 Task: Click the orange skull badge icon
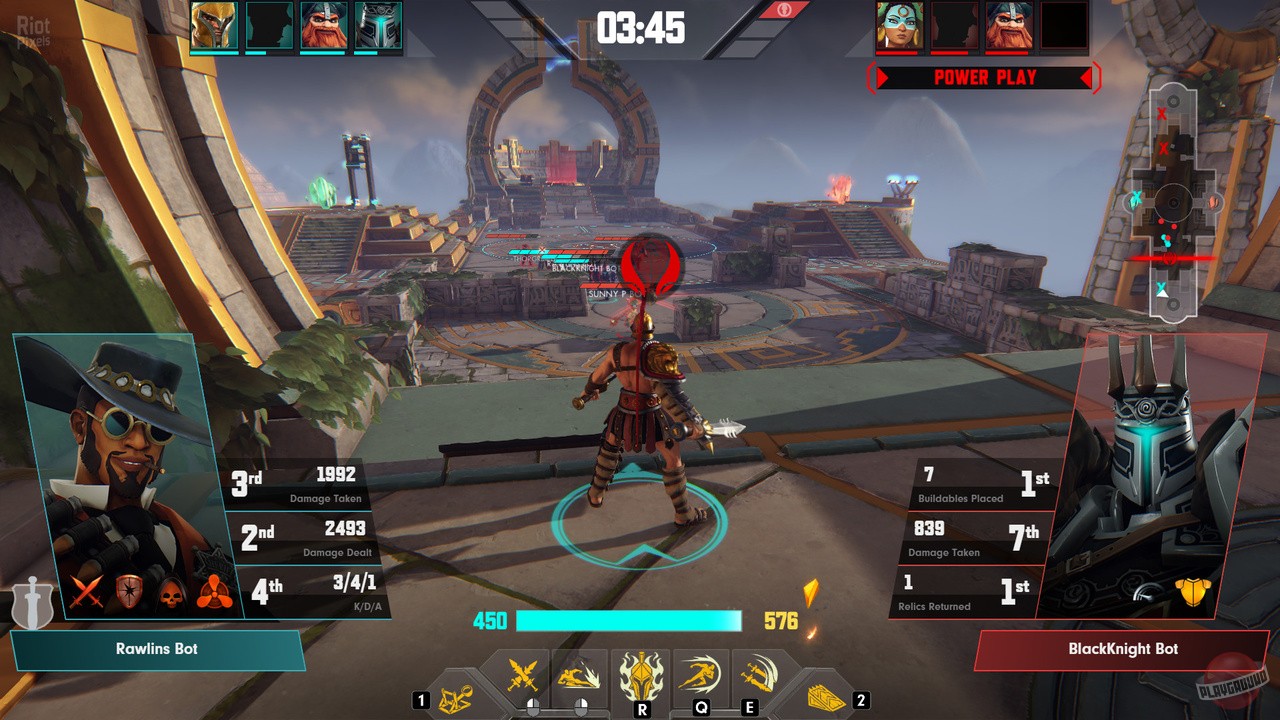(x=172, y=593)
